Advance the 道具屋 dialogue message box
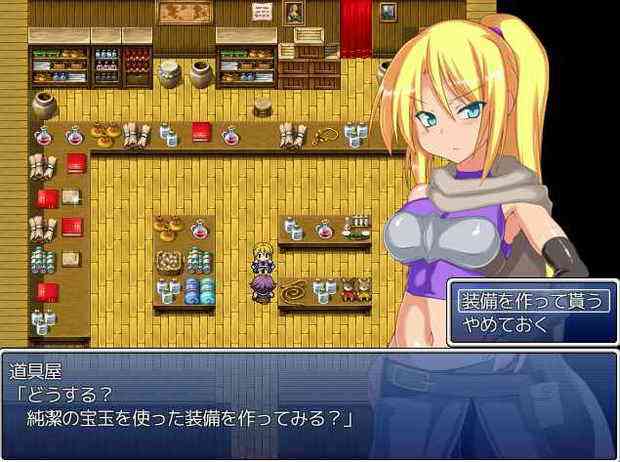620x462 pixels. click(x=308, y=402)
